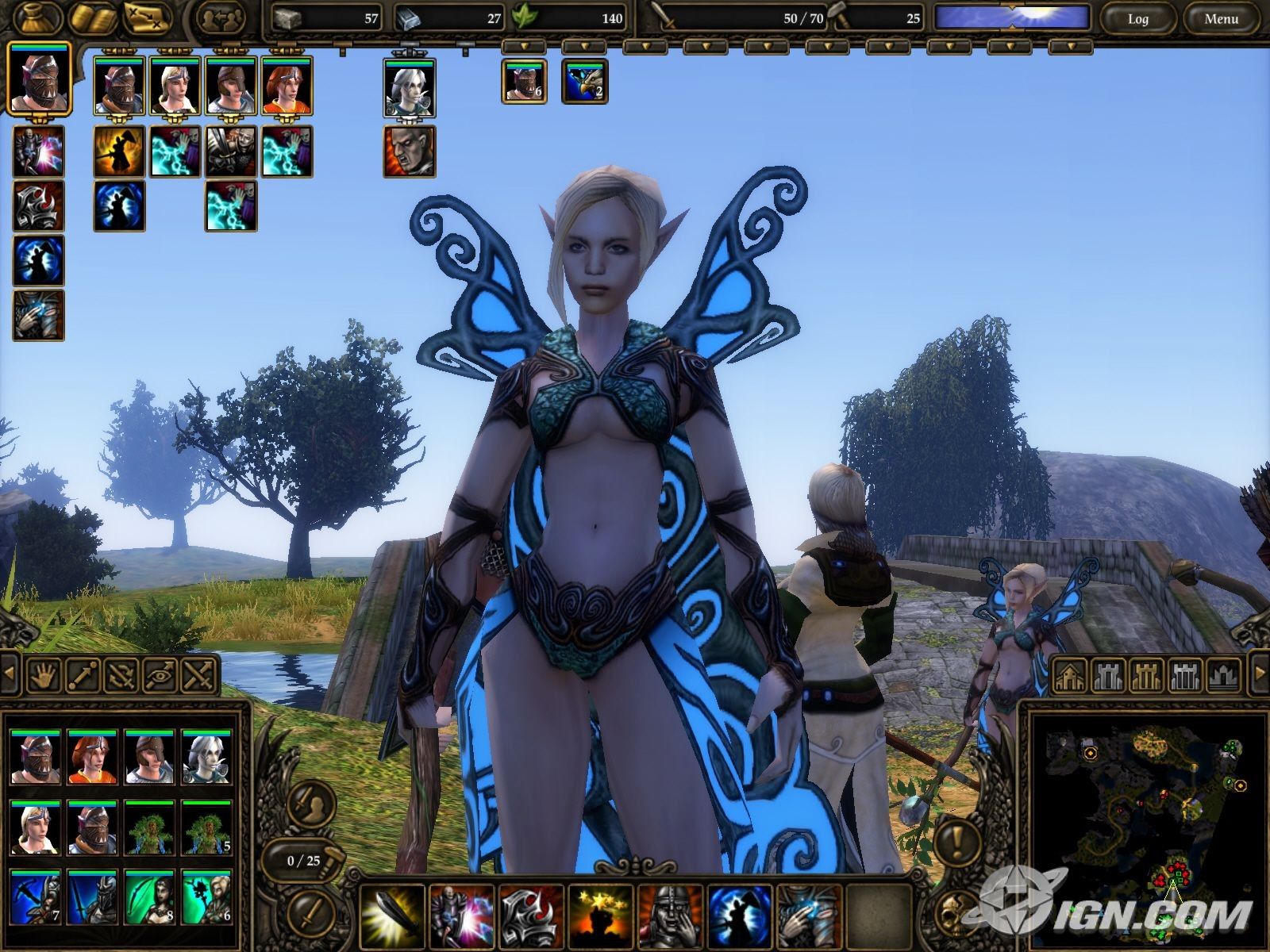The image size is (1270, 952).
Task: Open the Log
Action: pos(1137,18)
